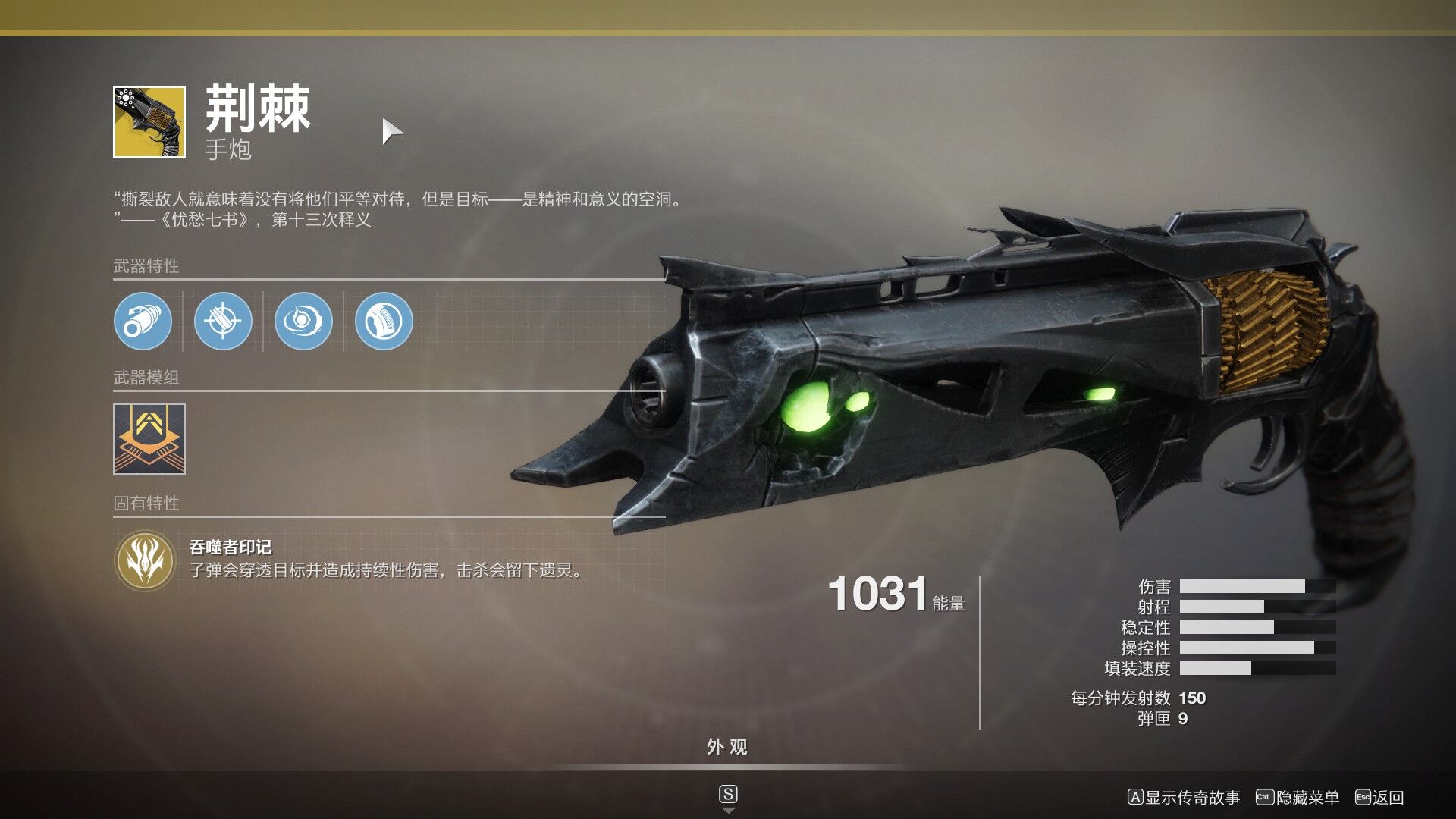The width and height of the screenshot is (1456, 819).
Task: Click the S key indicator at screen bottom
Action: [729, 794]
